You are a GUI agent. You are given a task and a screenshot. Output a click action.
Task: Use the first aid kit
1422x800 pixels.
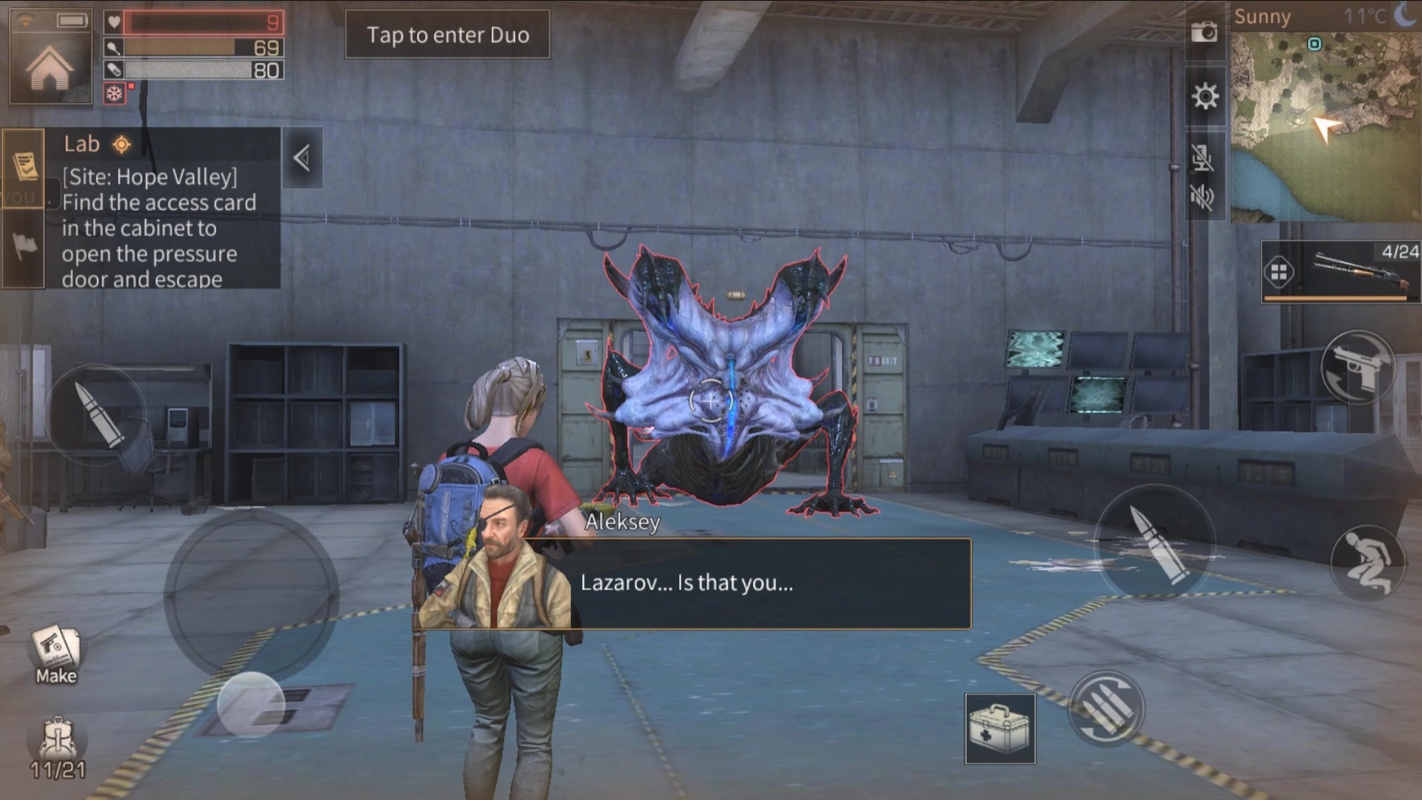pos(1000,728)
